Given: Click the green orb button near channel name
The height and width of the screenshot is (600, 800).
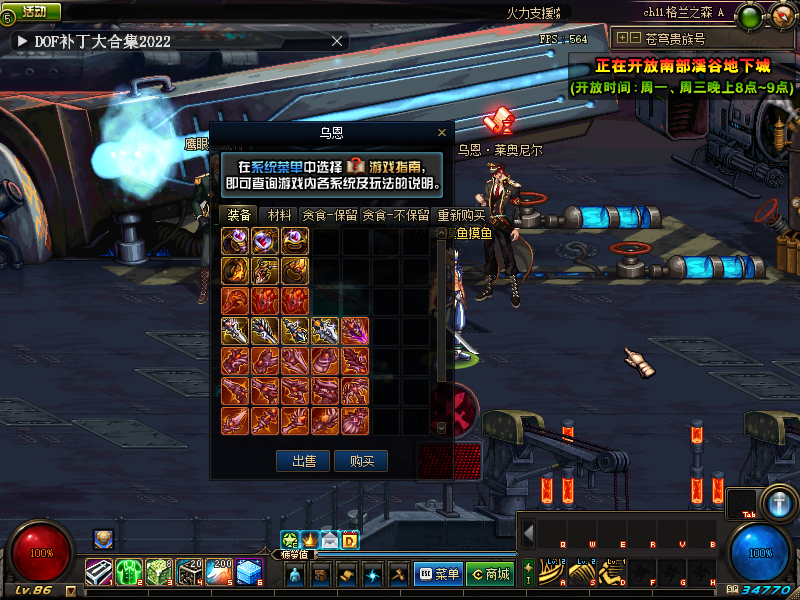Looking at the screenshot, I should coord(751,14).
